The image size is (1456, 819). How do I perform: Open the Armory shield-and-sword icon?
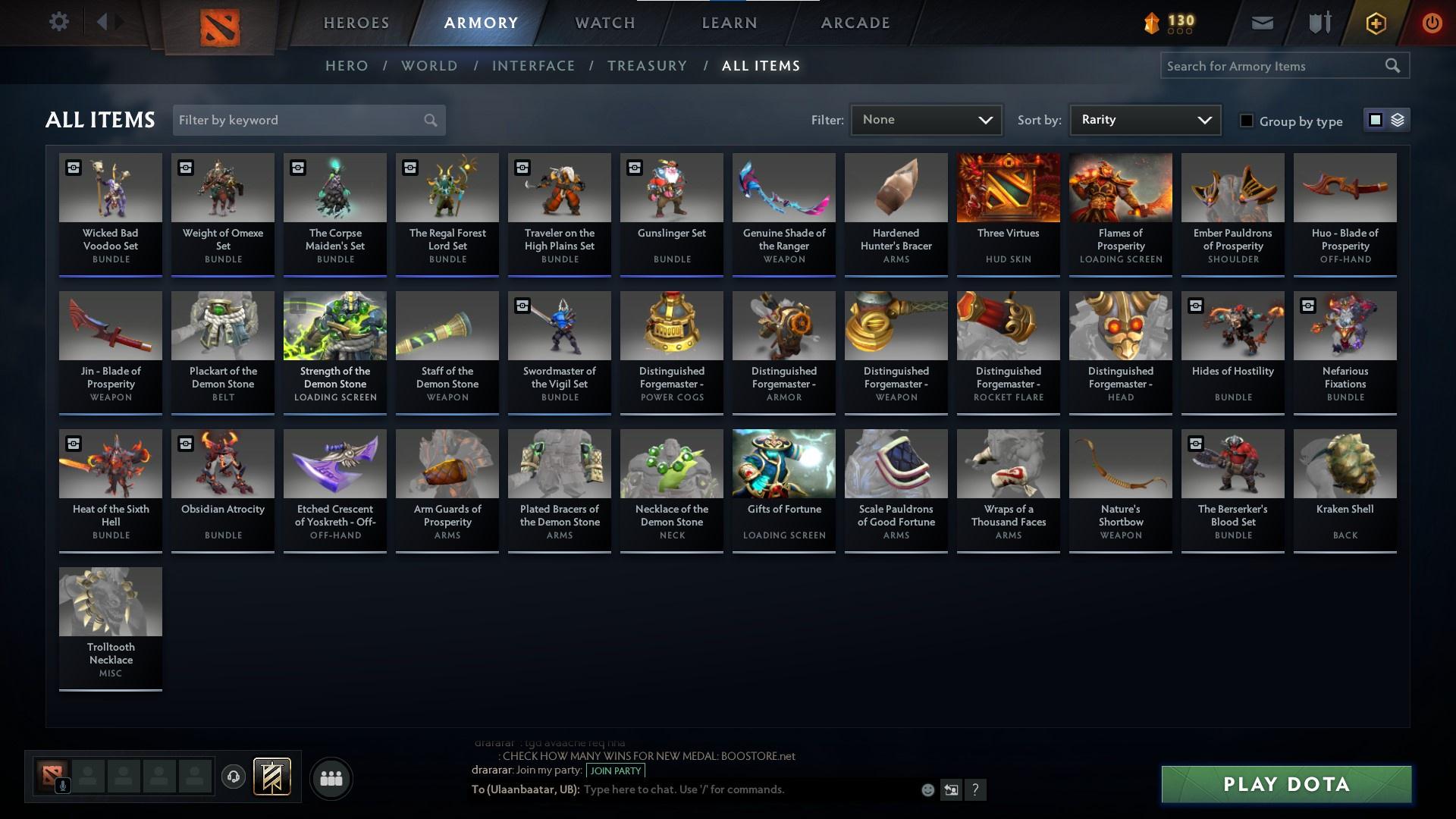[1318, 22]
